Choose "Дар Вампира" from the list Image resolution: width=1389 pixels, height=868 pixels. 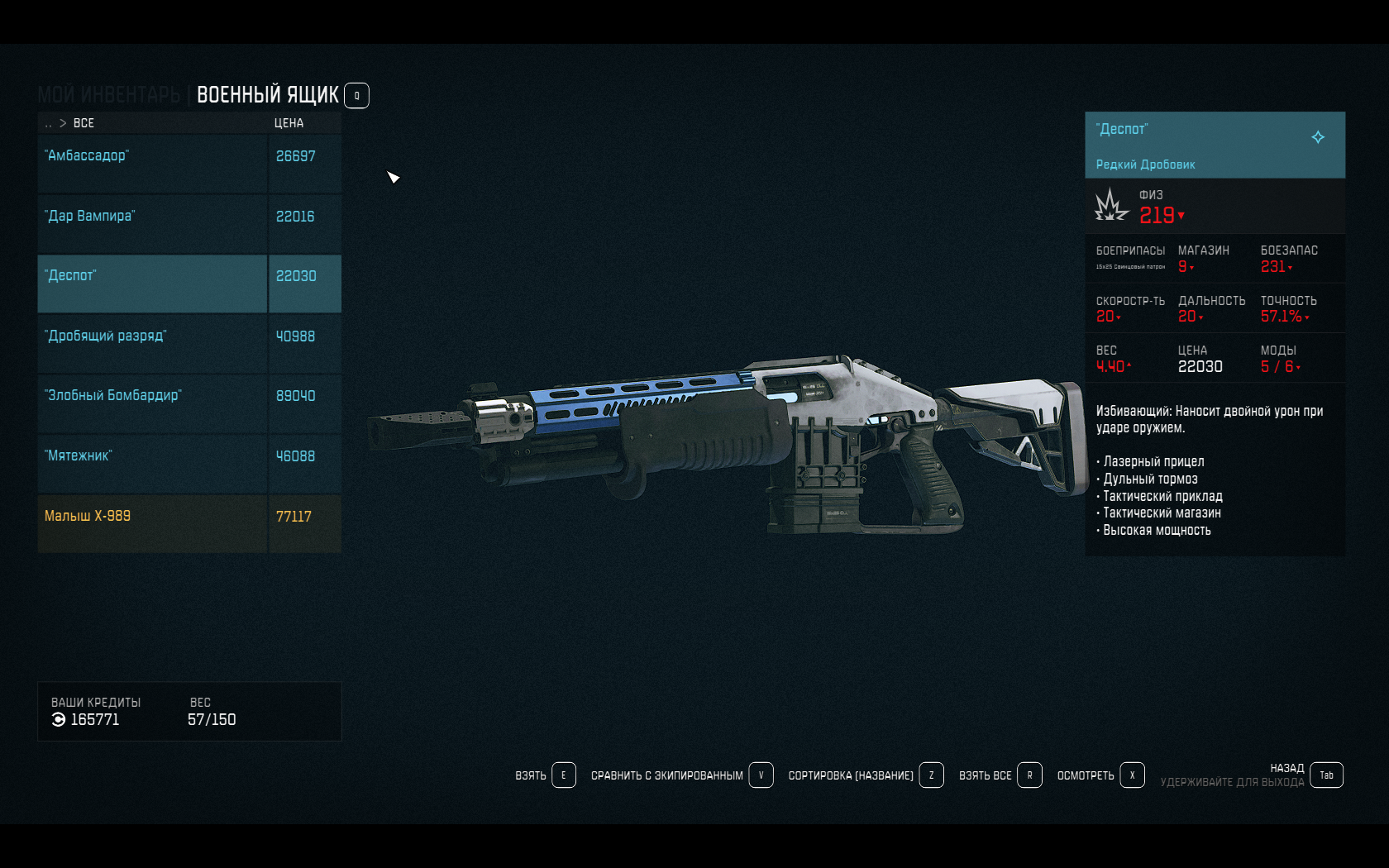(153, 224)
